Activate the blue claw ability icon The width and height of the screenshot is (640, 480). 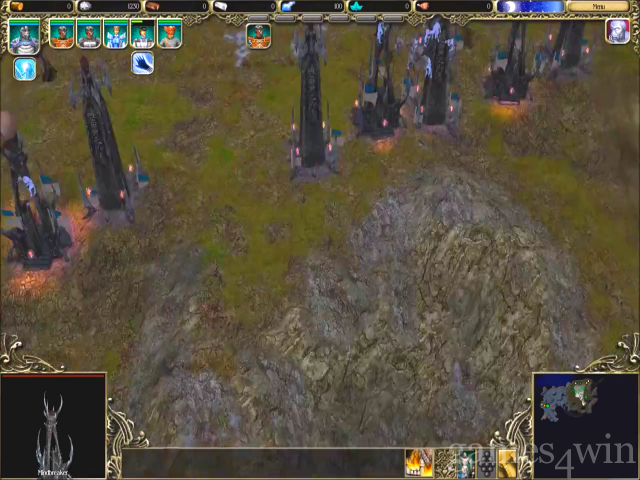click(142, 63)
